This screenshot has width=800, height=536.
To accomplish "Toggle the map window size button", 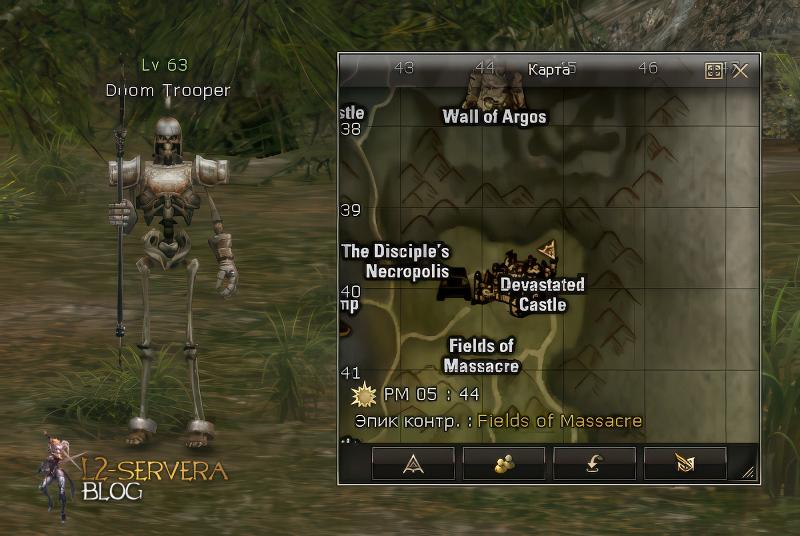I will tap(714, 70).
